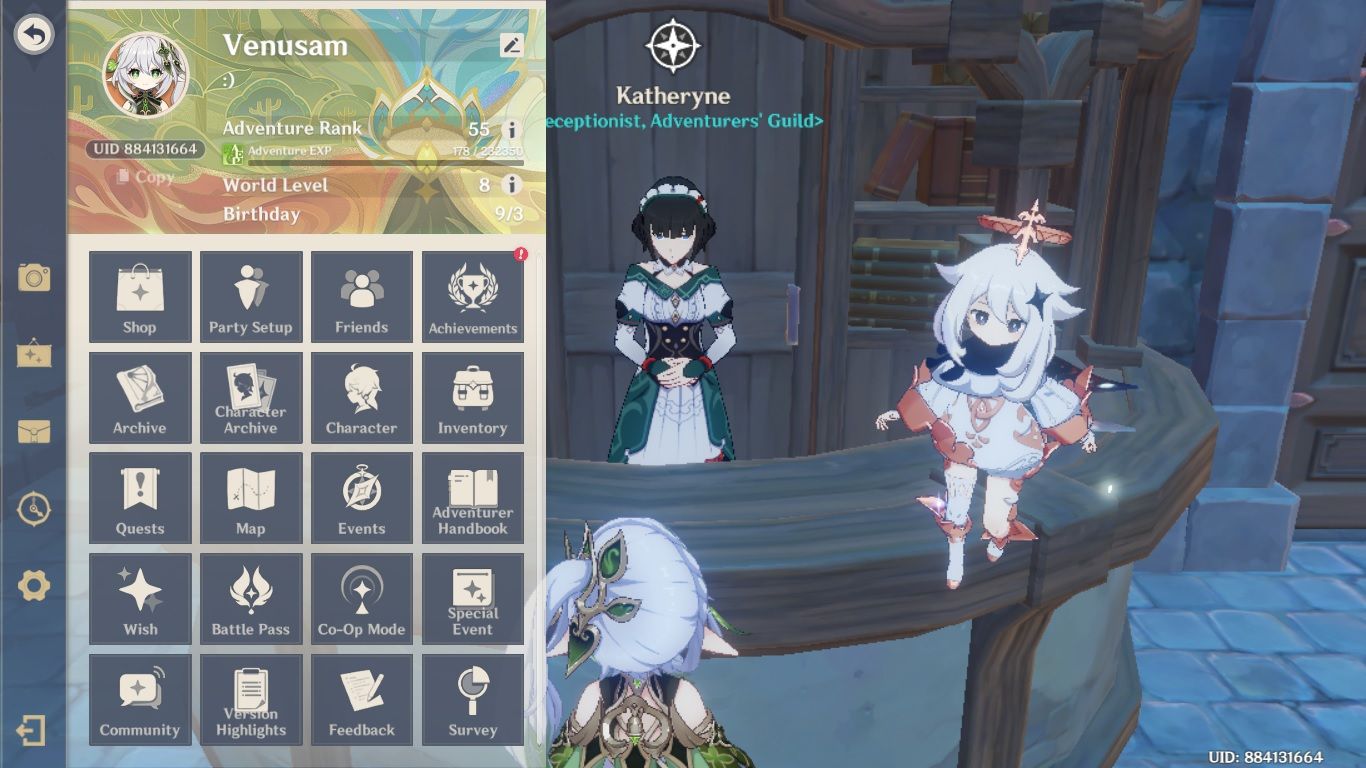Open the Battle Pass

click(250, 599)
